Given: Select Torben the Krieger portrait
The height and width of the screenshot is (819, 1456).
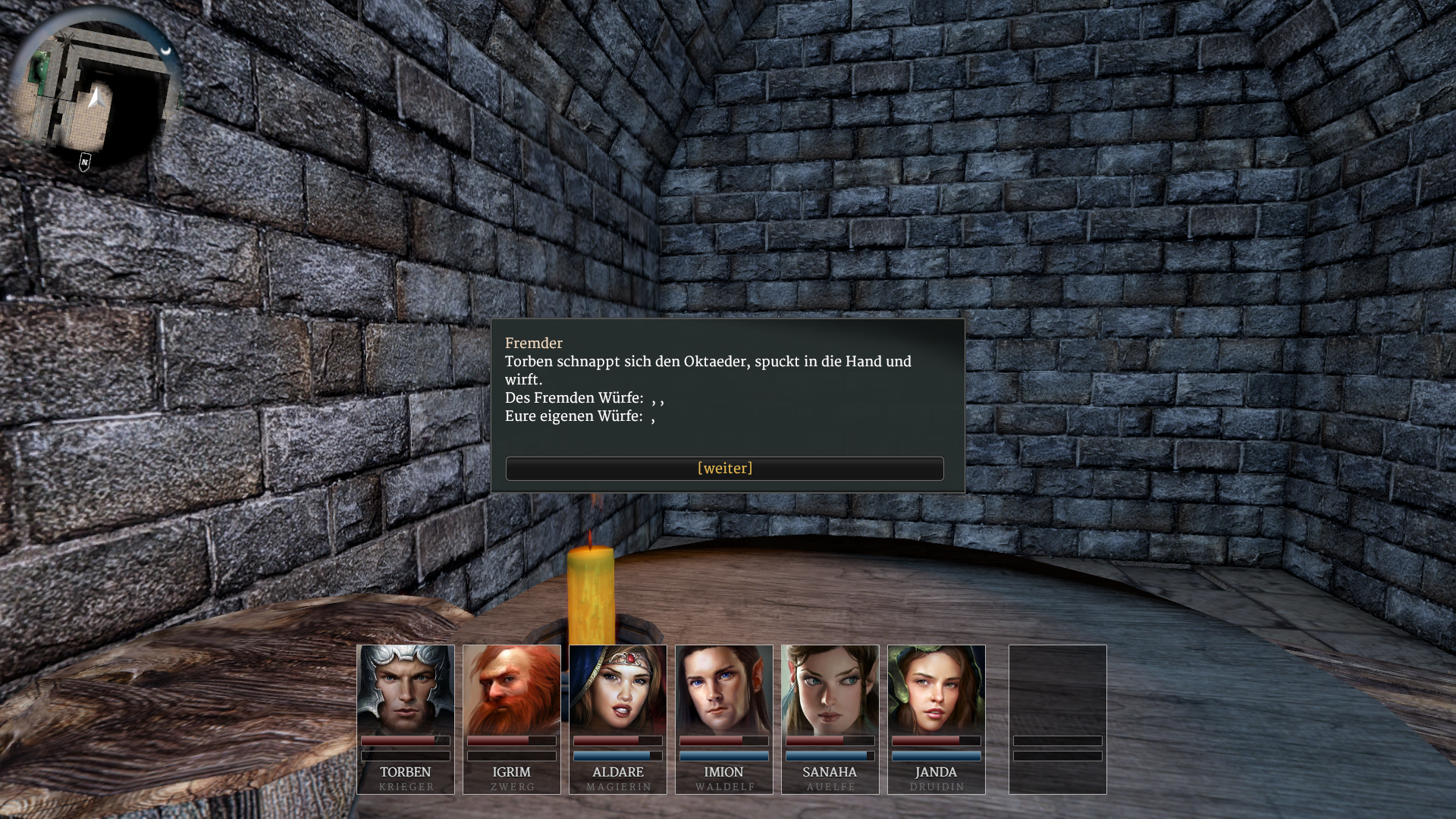Looking at the screenshot, I should pos(406,690).
